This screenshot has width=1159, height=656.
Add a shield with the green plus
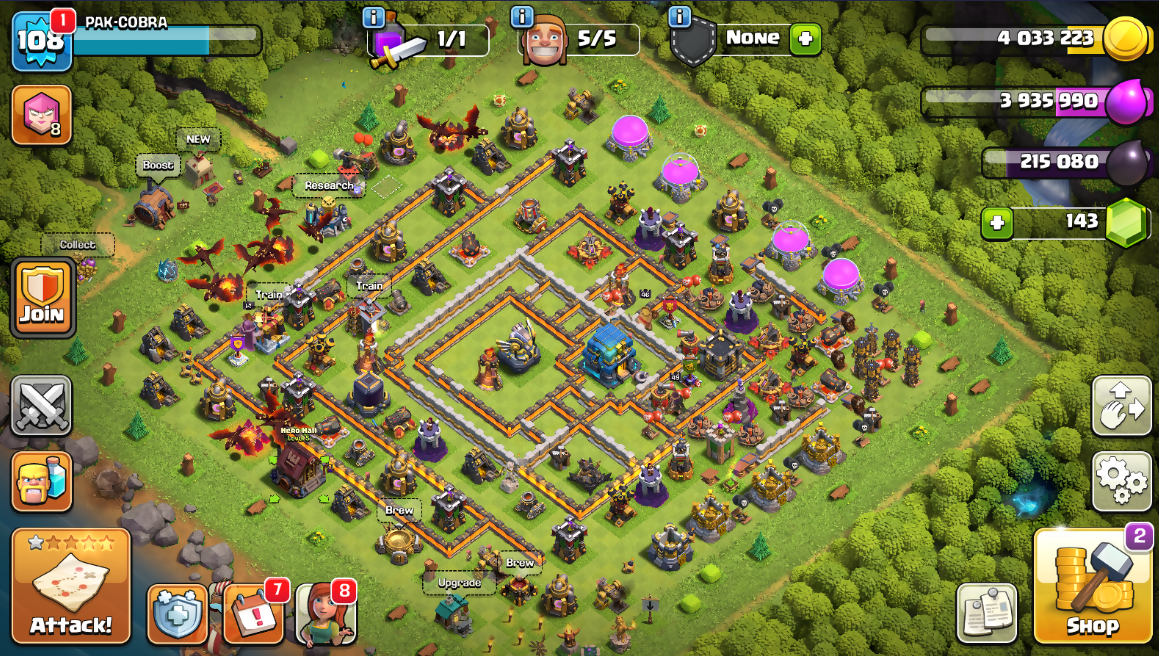pos(805,39)
